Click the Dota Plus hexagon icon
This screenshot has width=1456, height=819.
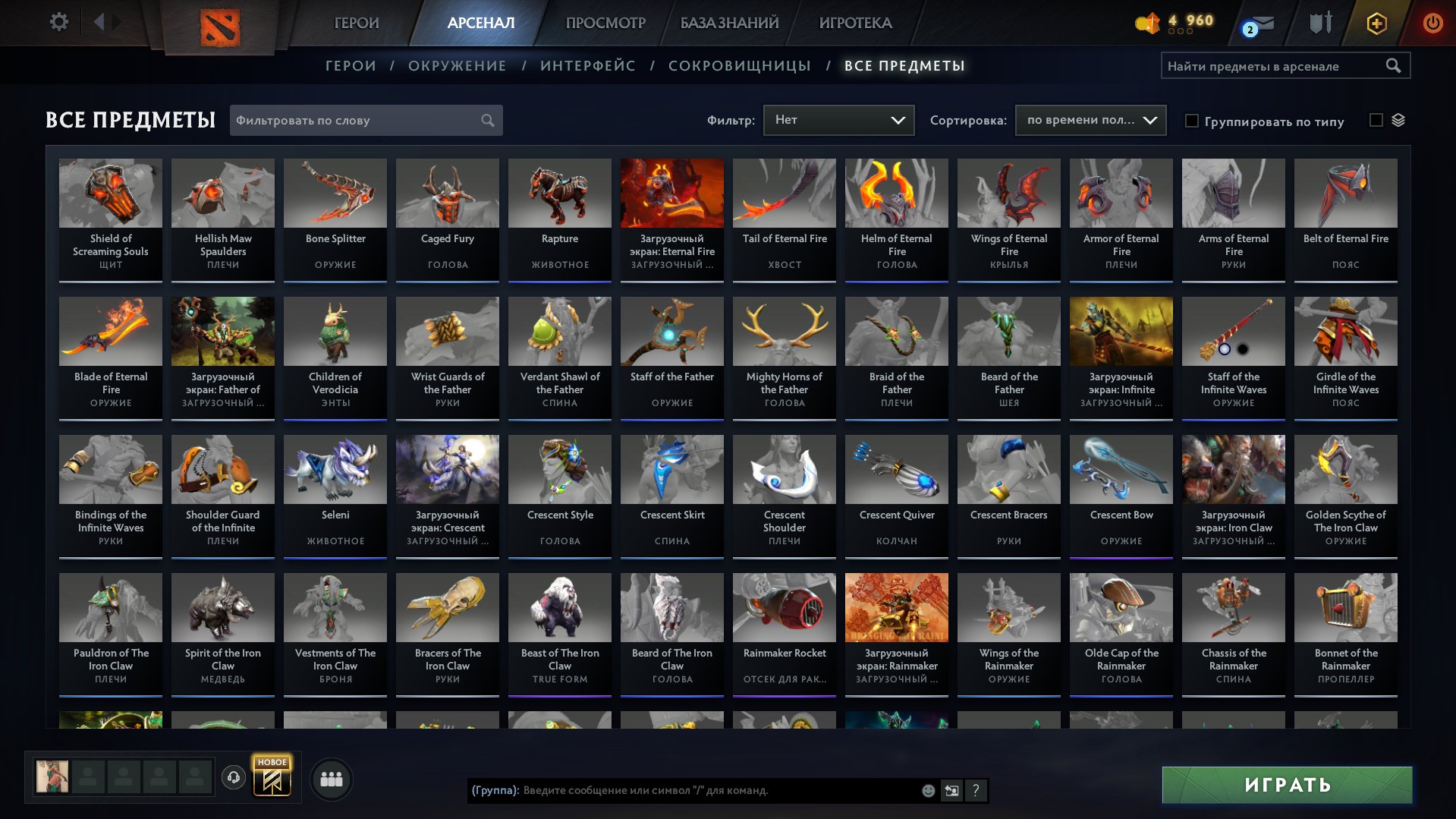[x=1376, y=23]
